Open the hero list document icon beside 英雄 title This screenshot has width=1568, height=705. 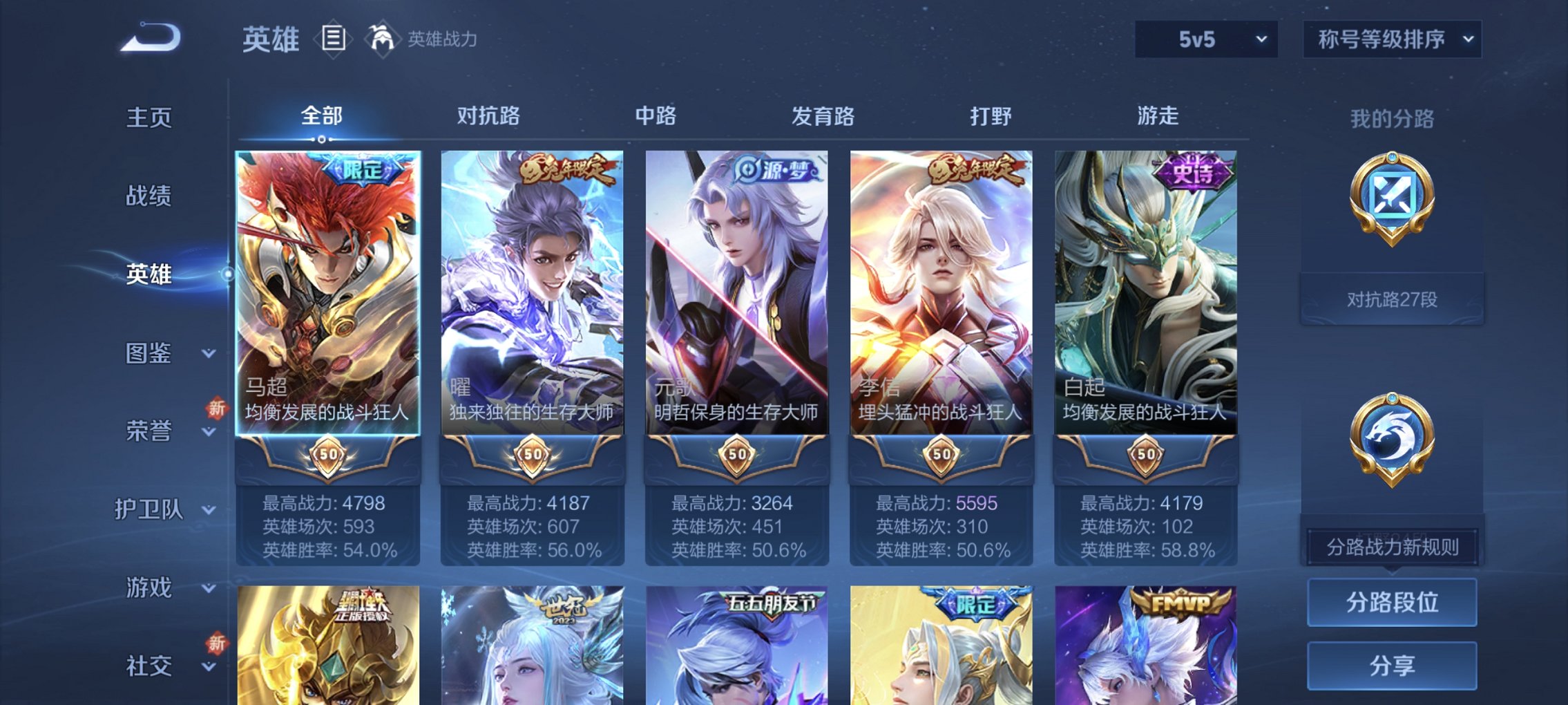[334, 39]
